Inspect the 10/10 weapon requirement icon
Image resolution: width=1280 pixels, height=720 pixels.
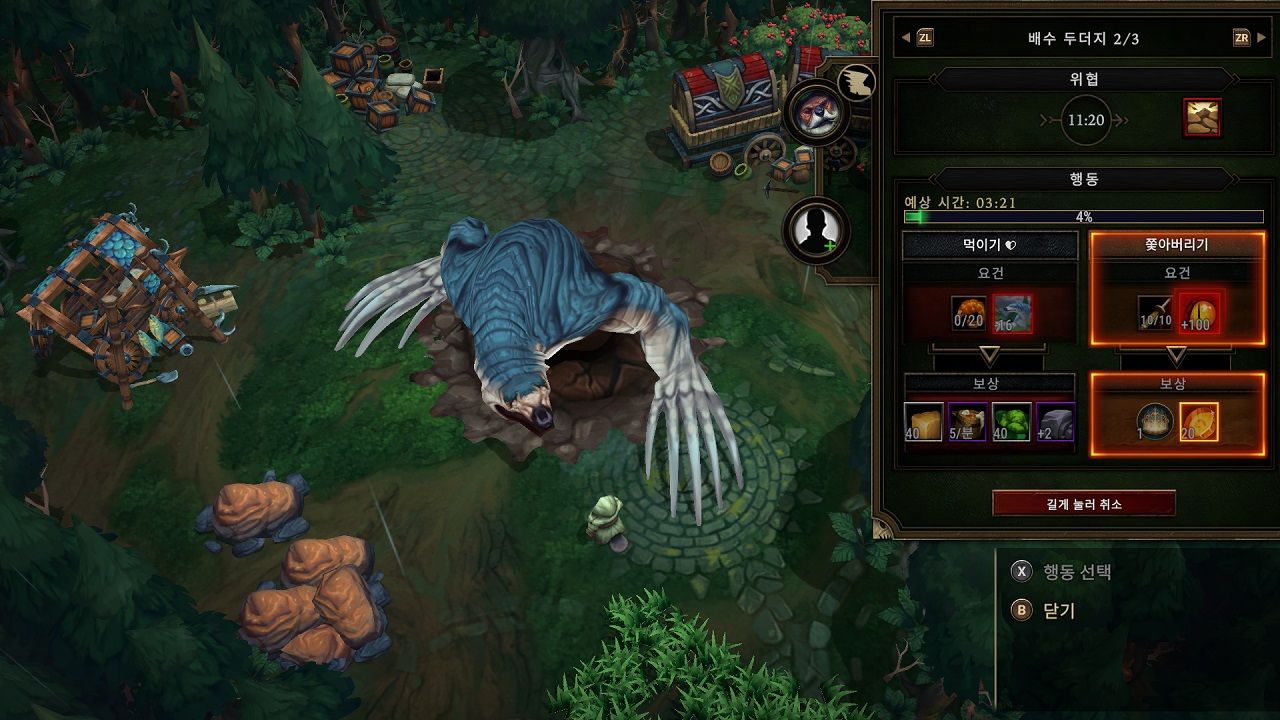click(x=1156, y=314)
